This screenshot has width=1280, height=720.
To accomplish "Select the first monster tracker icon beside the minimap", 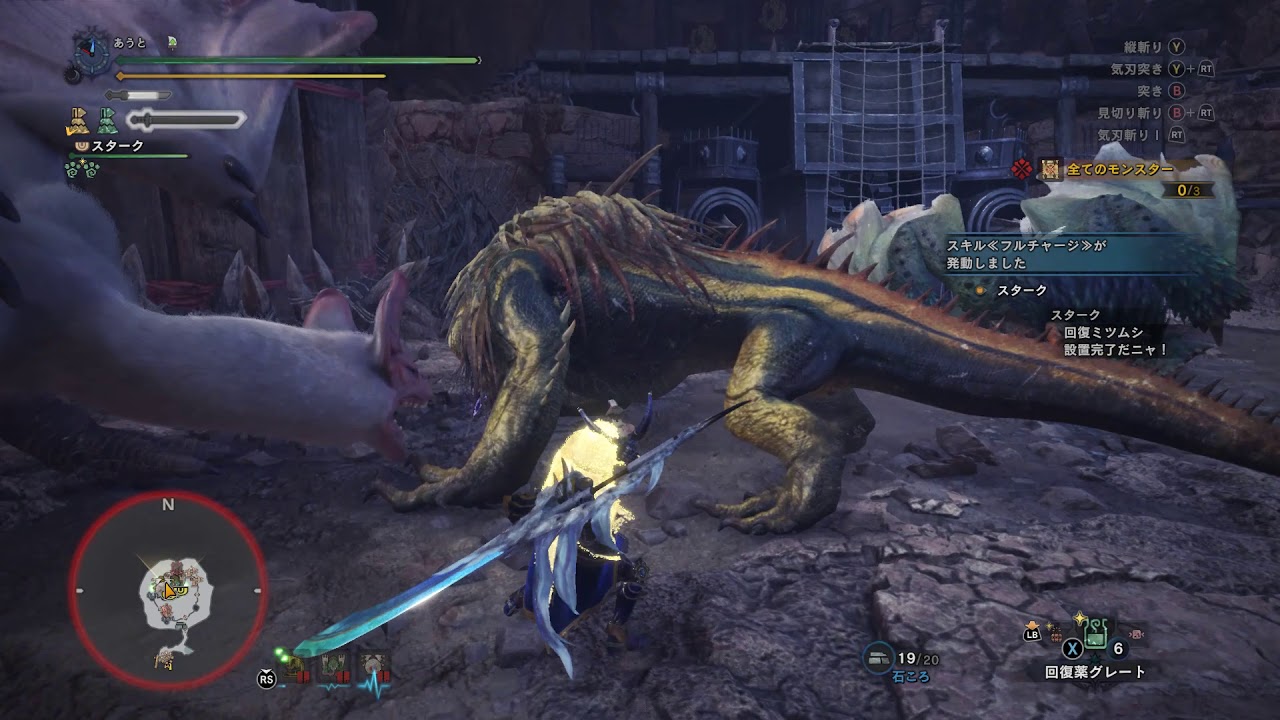I will (297, 668).
